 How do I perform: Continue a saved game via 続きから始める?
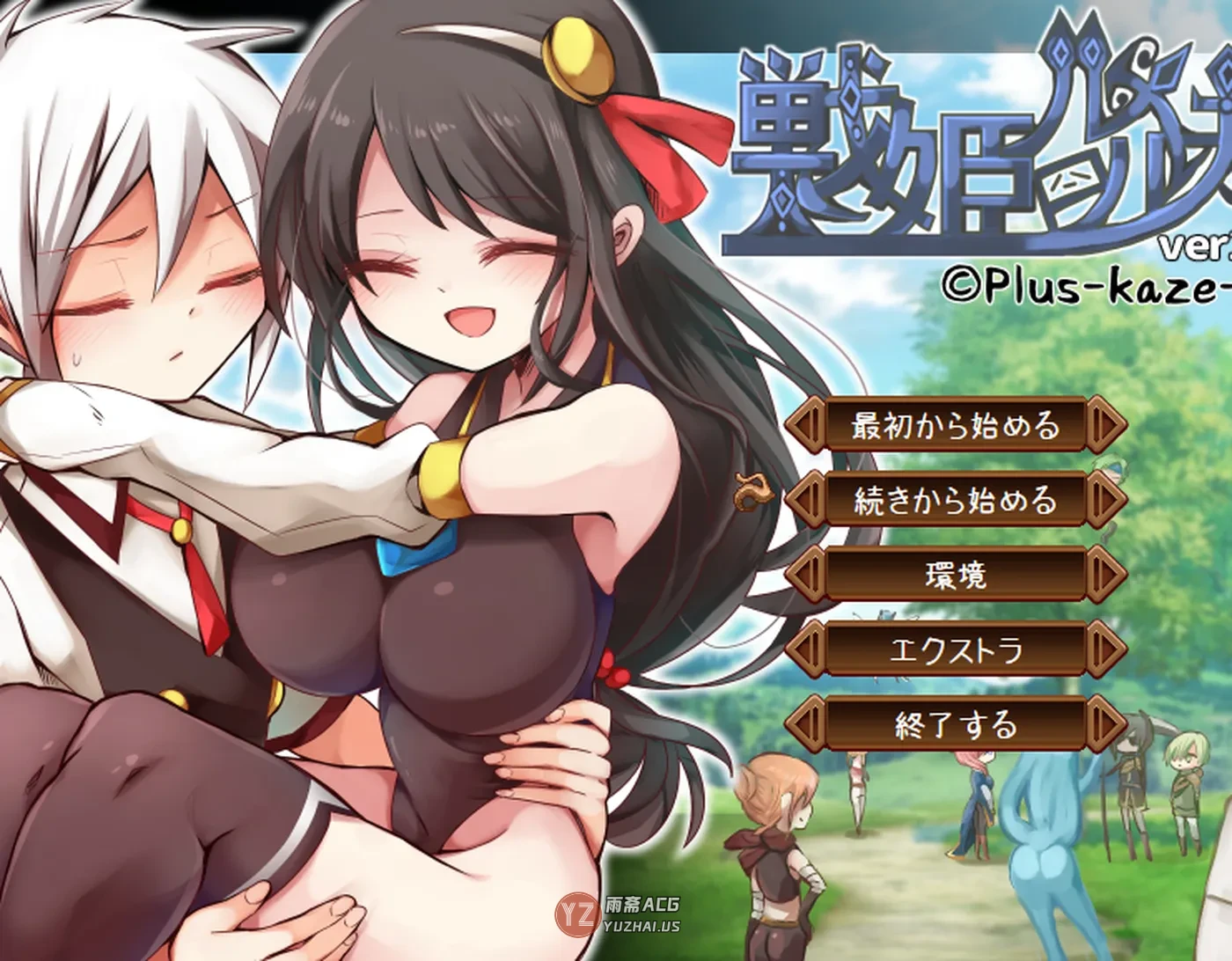click(x=956, y=501)
